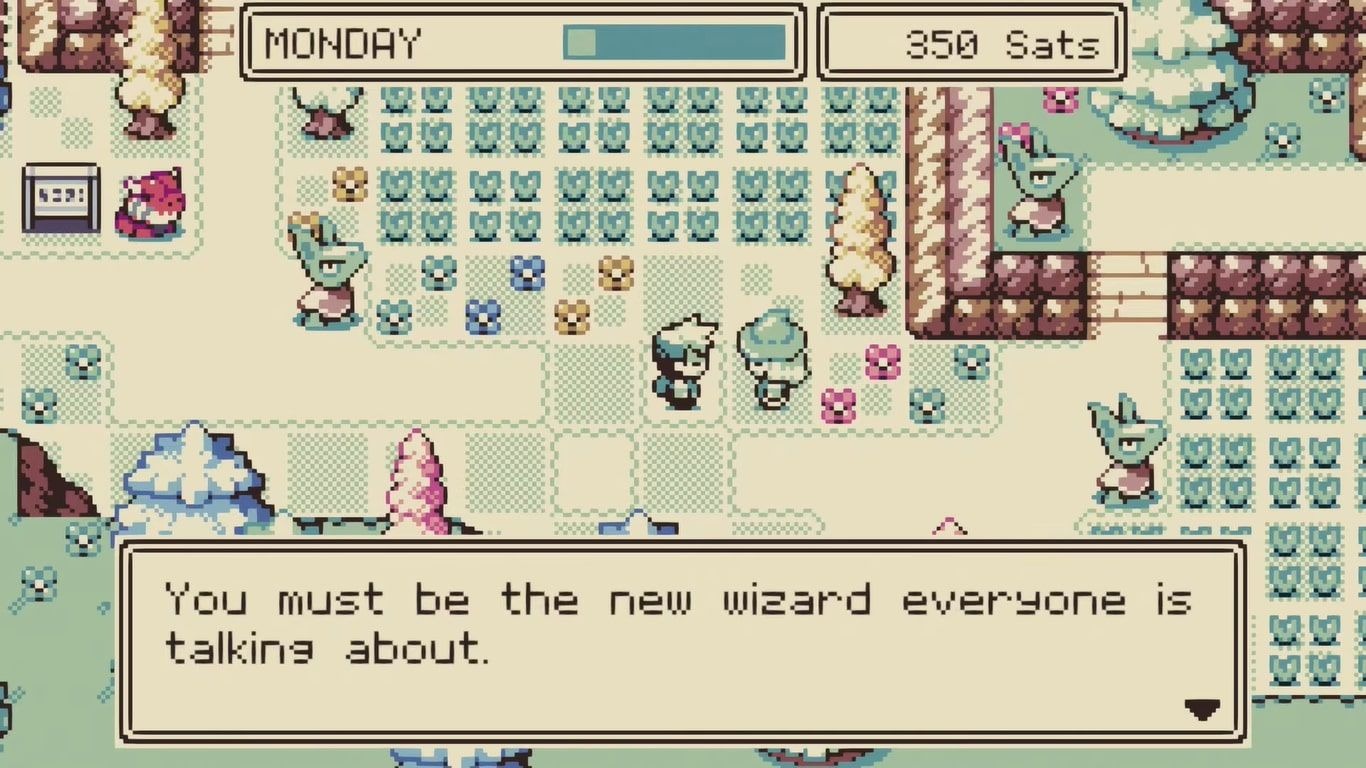Click a pink flower next to the wizard

[x=880, y=360]
